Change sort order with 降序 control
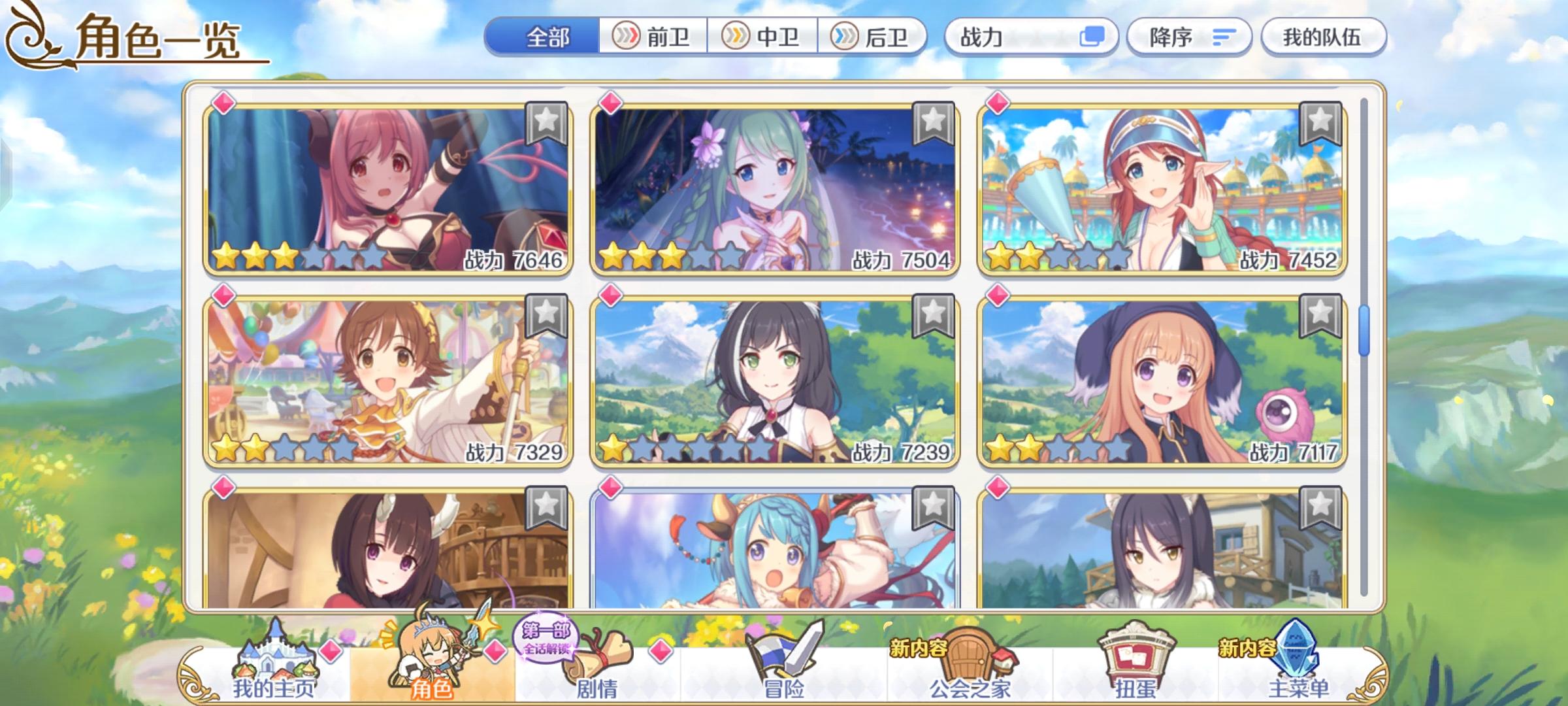 (x=1189, y=37)
